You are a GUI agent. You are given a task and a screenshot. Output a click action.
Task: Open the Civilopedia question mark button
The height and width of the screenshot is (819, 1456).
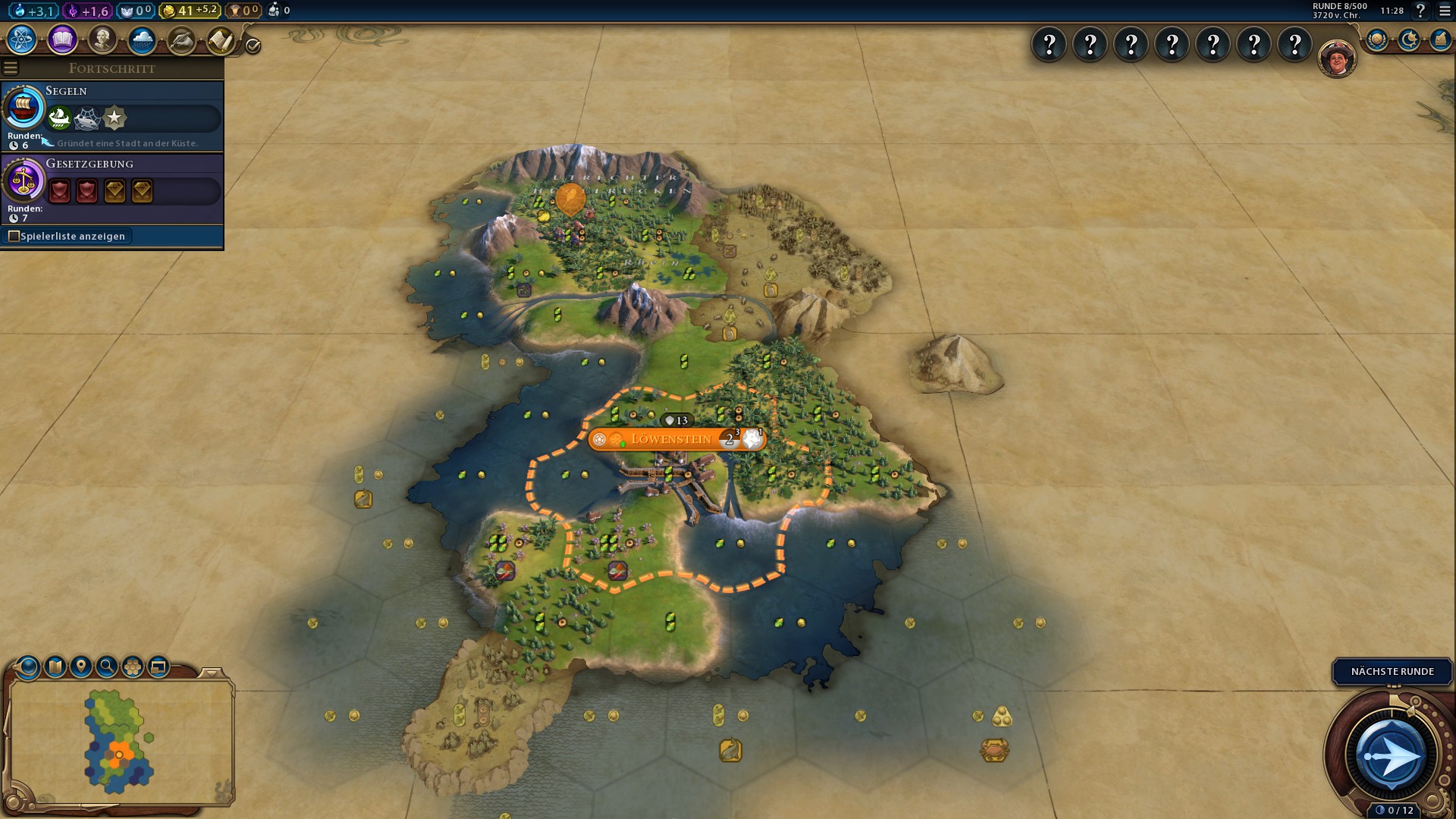[x=1420, y=11]
